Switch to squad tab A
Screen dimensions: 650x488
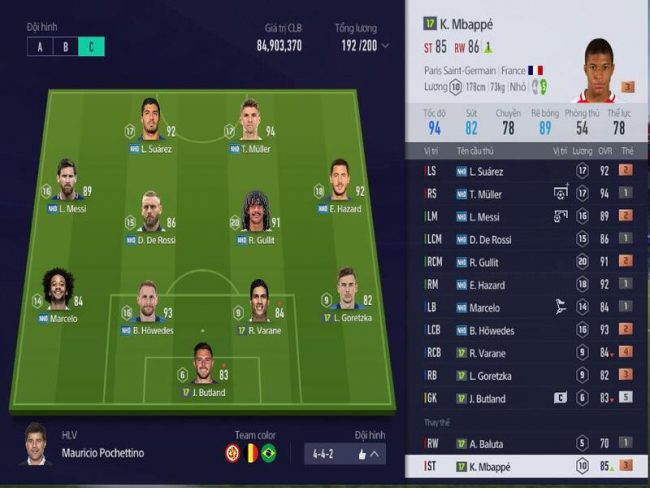tap(40, 46)
